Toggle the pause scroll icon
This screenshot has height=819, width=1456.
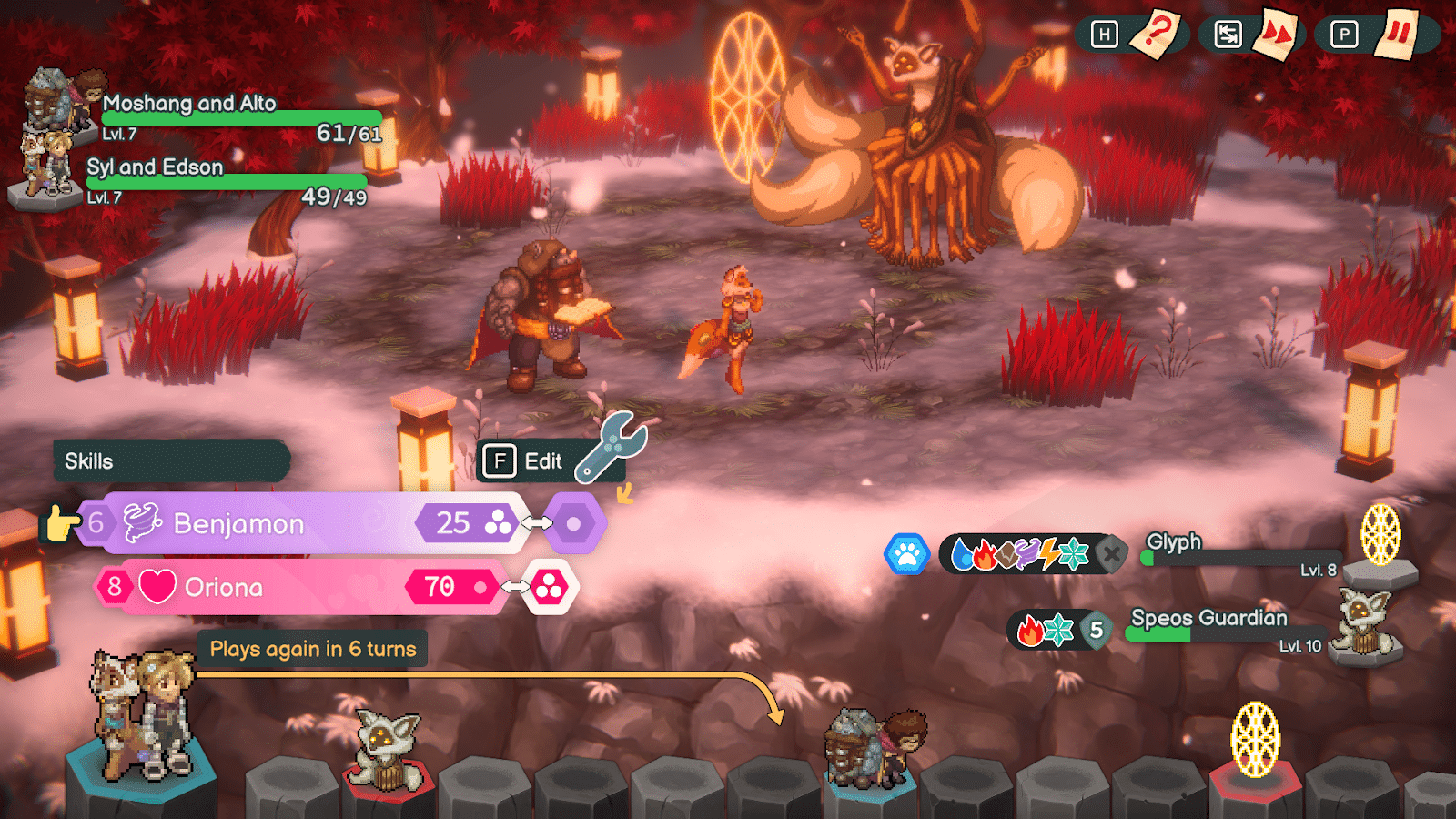(x=1398, y=32)
